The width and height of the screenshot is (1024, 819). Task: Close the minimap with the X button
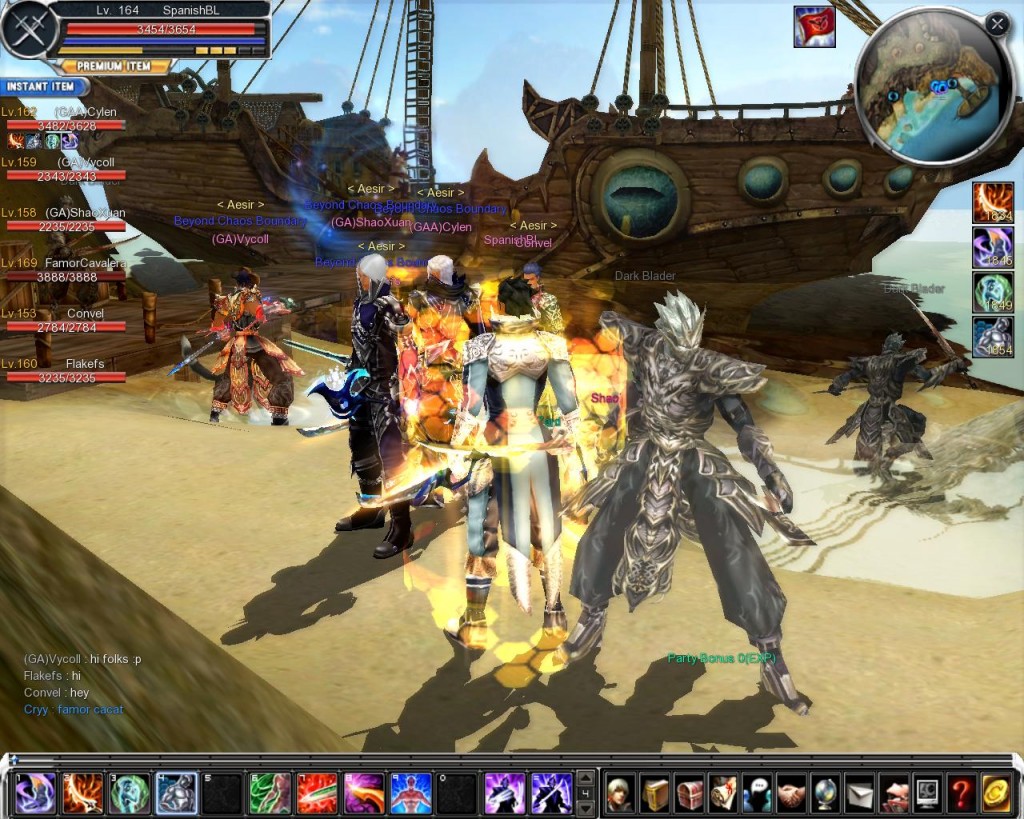pos(996,24)
